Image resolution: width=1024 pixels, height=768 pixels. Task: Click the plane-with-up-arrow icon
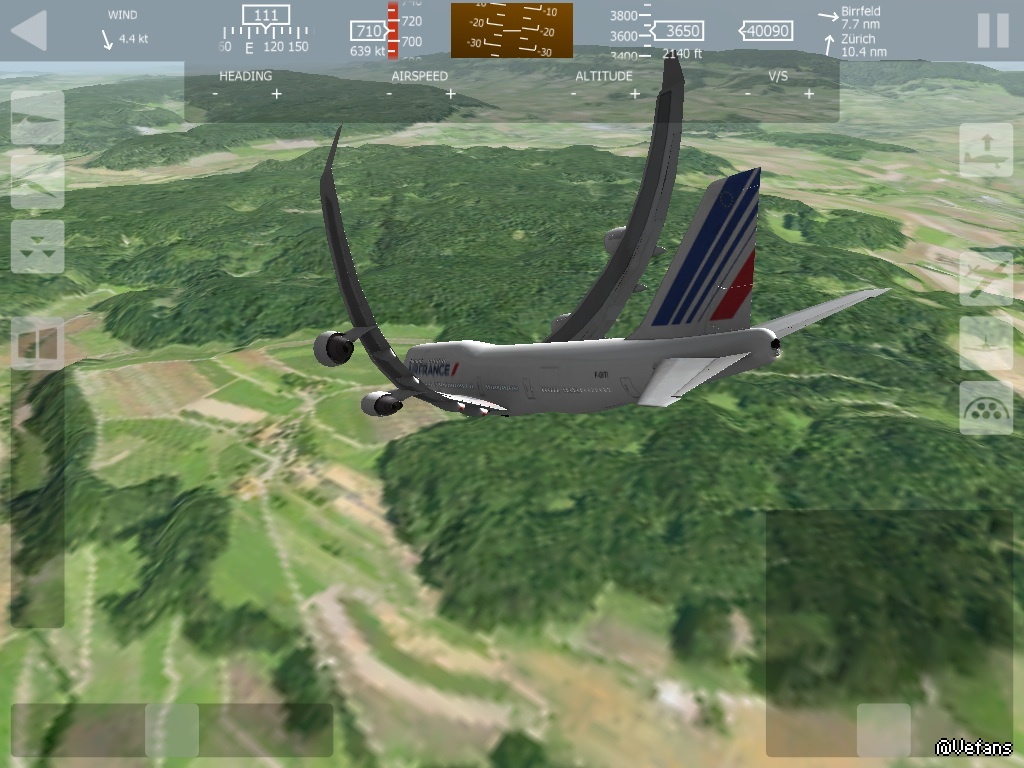pyautogui.click(x=986, y=150)
